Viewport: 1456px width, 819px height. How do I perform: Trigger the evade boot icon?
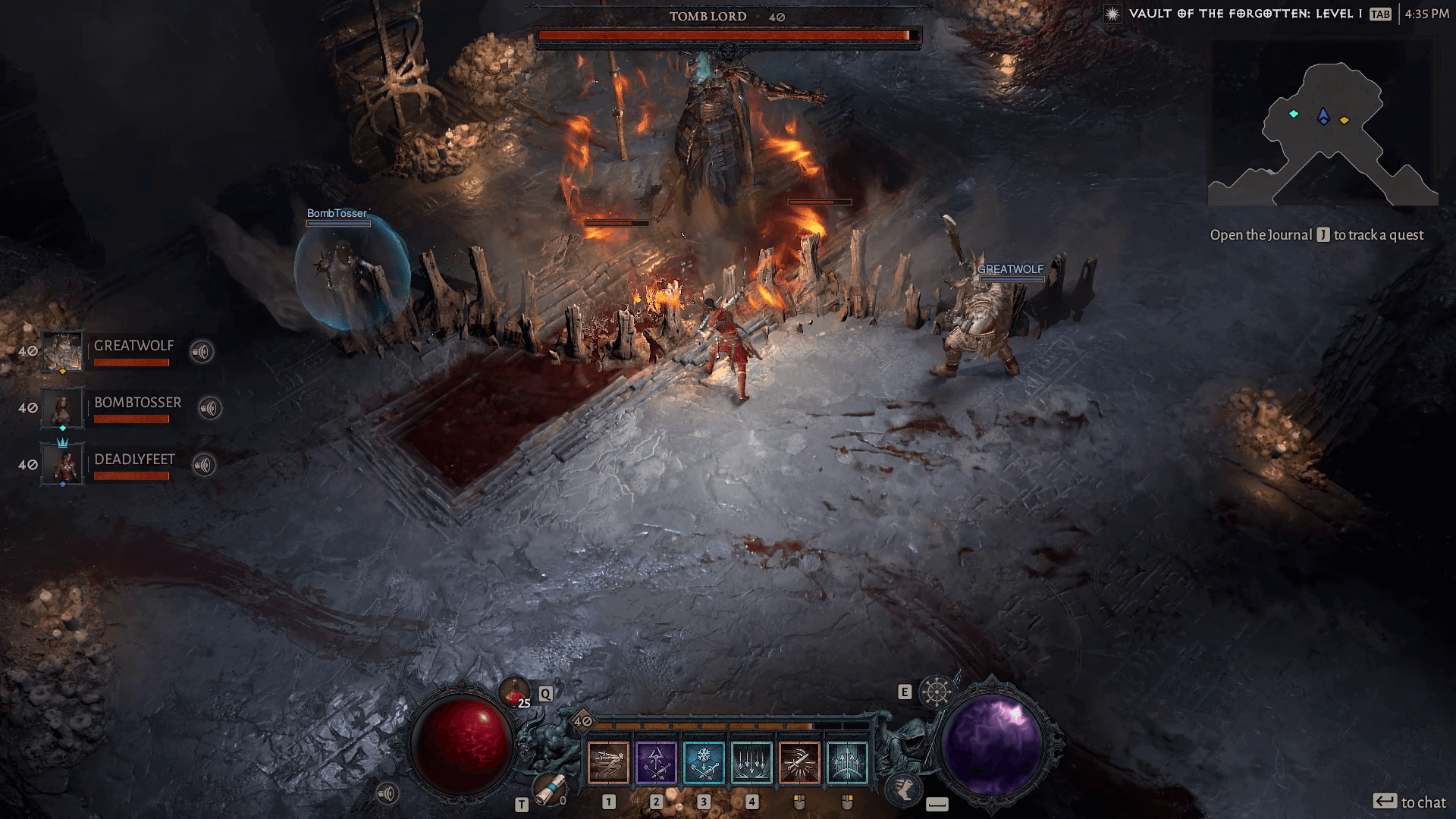tap(904, 789)
